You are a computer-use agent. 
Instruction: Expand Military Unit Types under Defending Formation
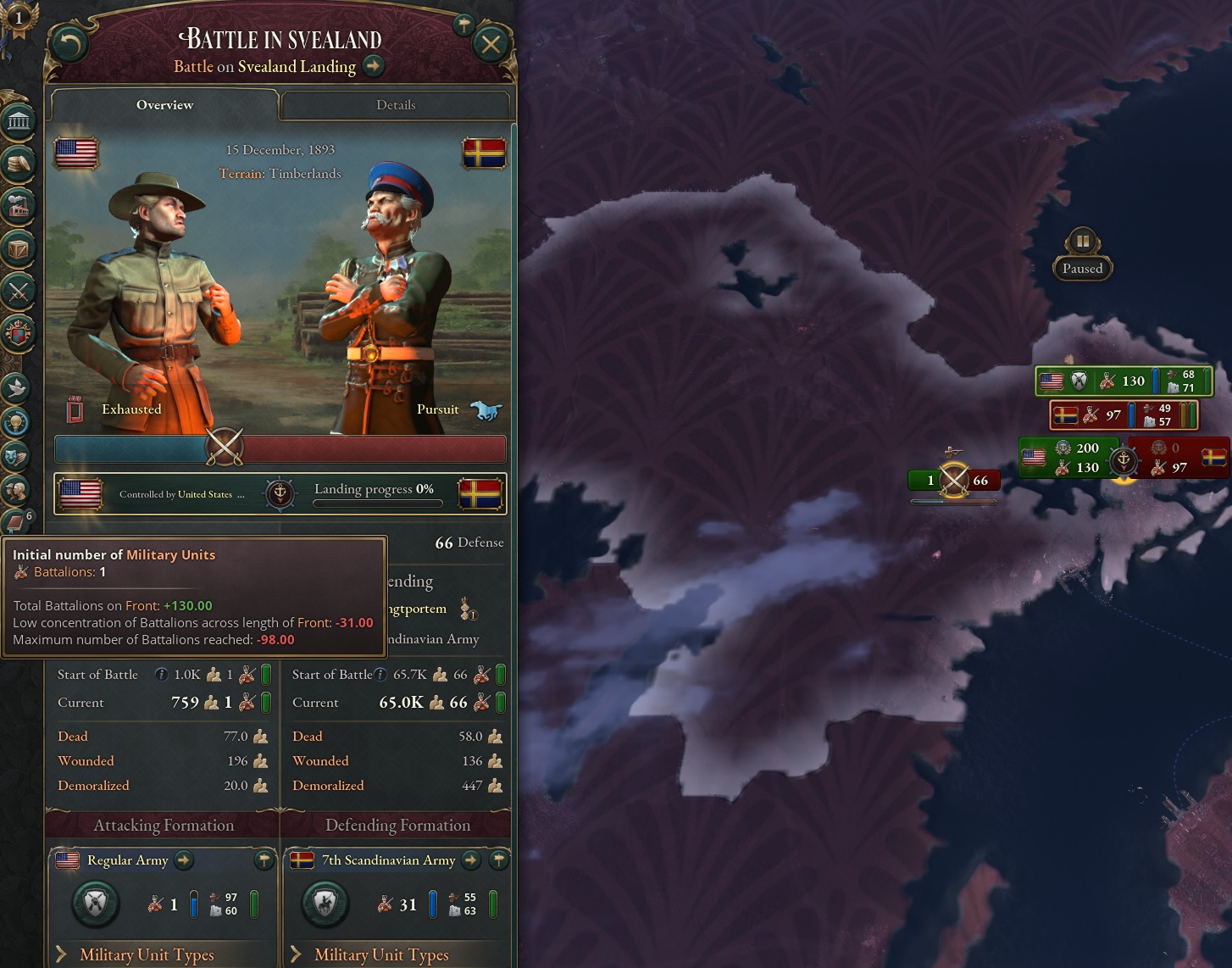tap(382, 954)
